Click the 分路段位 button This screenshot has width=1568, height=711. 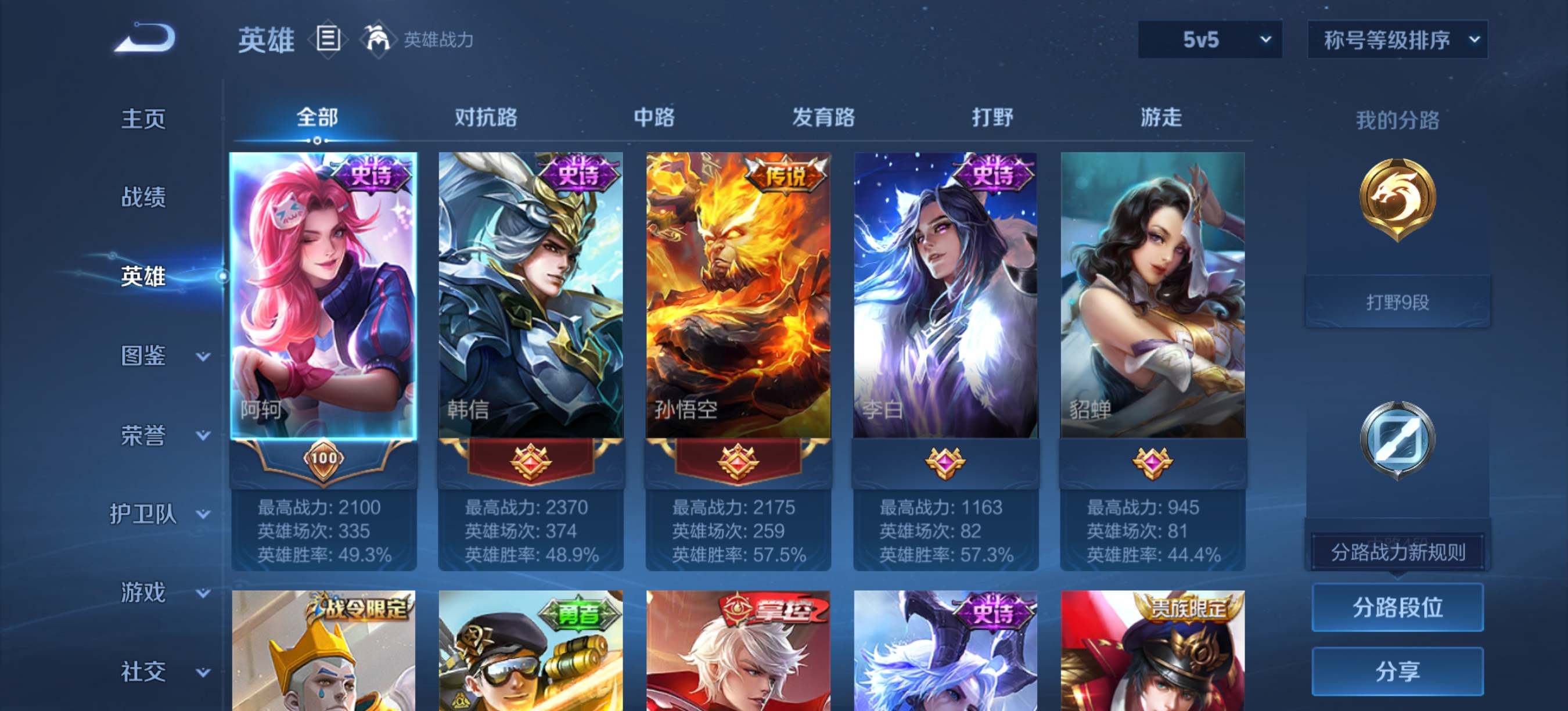1397,607
